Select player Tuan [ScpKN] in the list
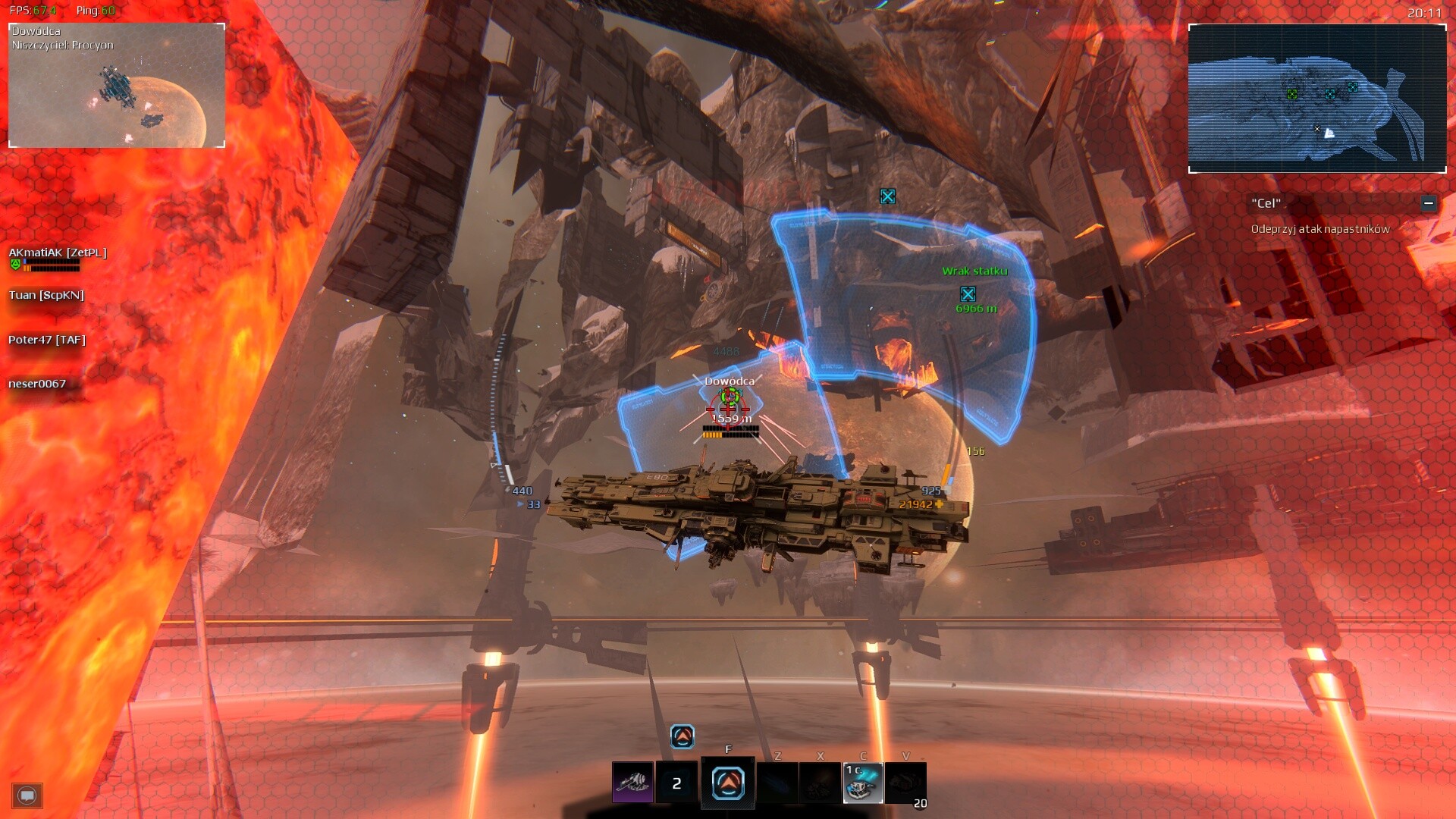Screen dimensions: 1456x819 pyautogui.click(x=45, y=295)
